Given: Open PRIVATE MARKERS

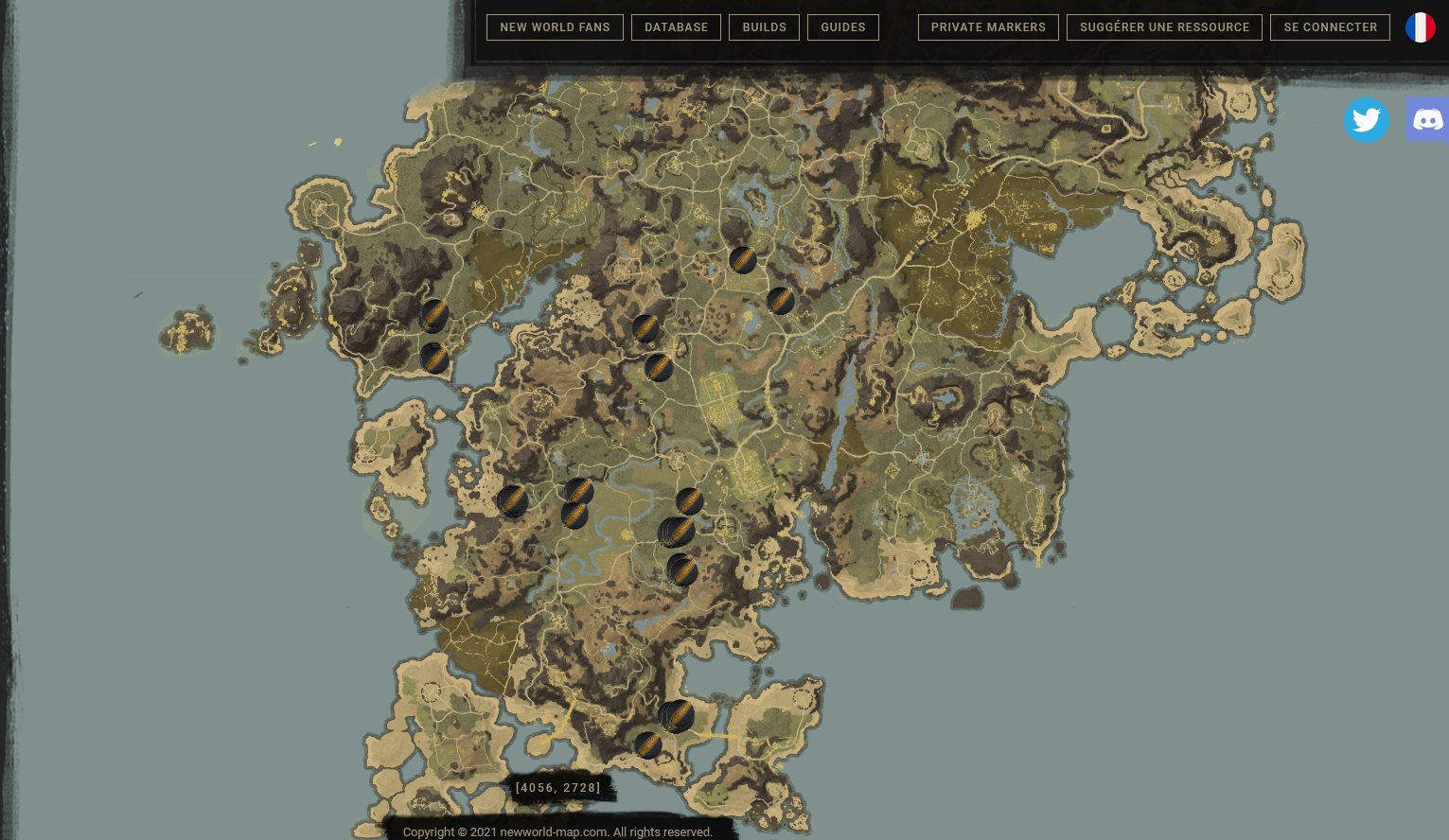Looking at the screenshot, I should click(x=988, y=27).
